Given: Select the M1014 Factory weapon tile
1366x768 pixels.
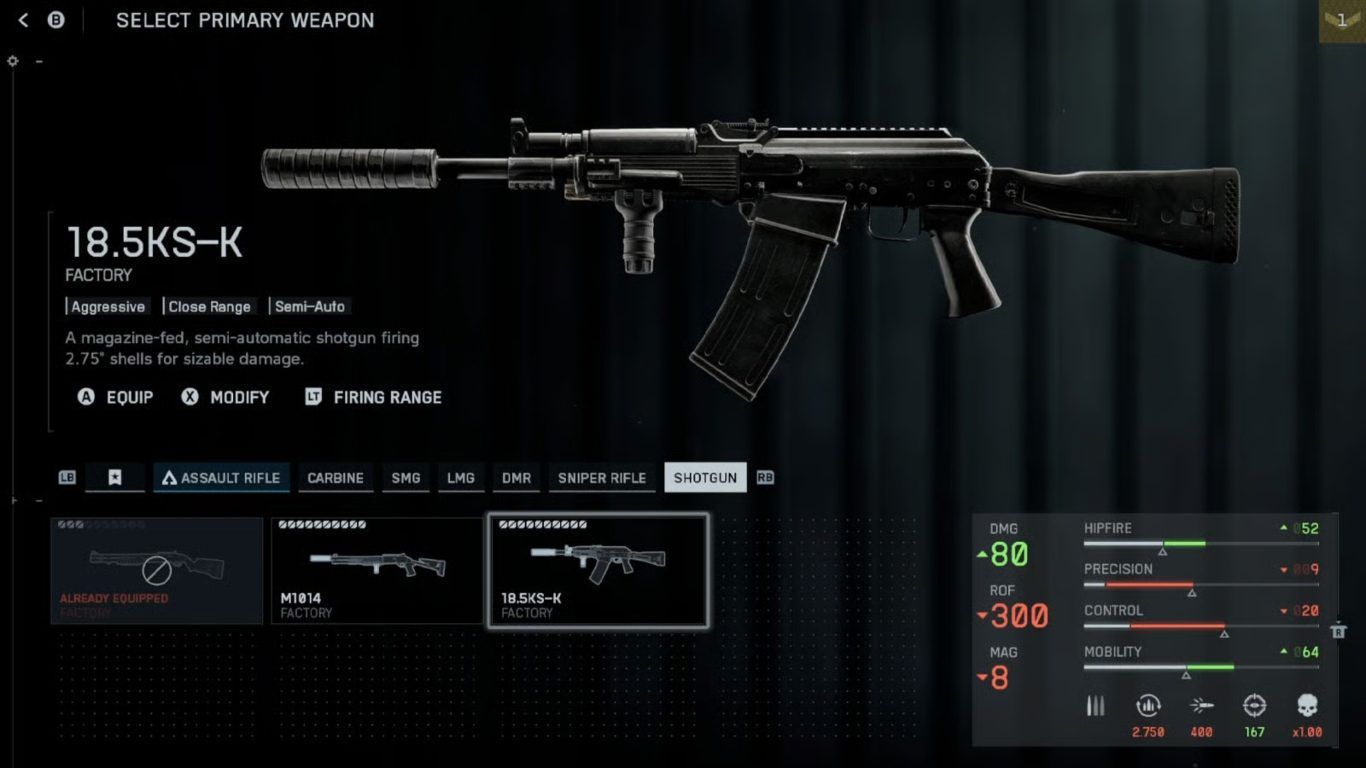Looking at the screenshot, I should [376, 570].
